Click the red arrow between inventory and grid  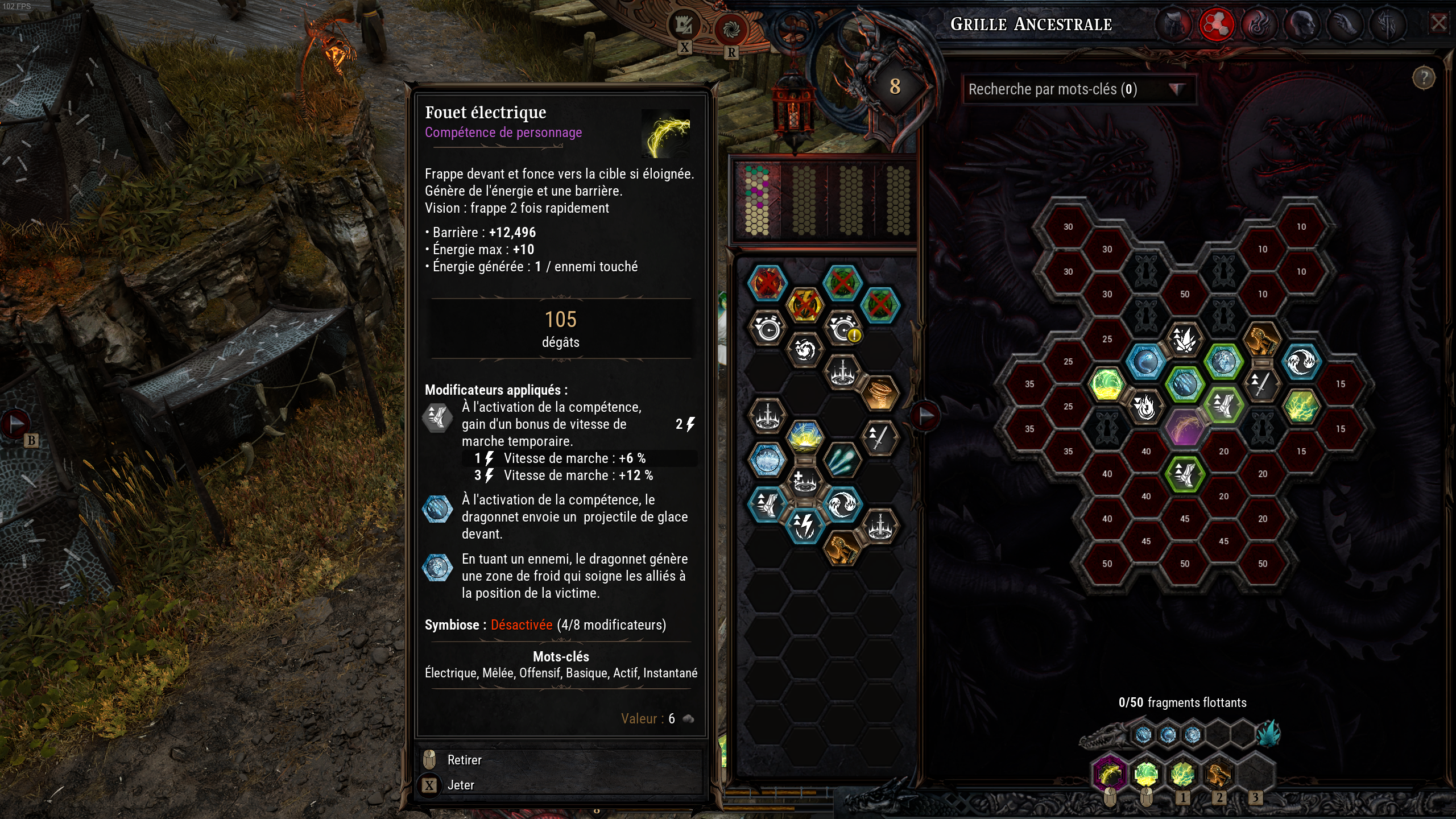coord(925,416)
